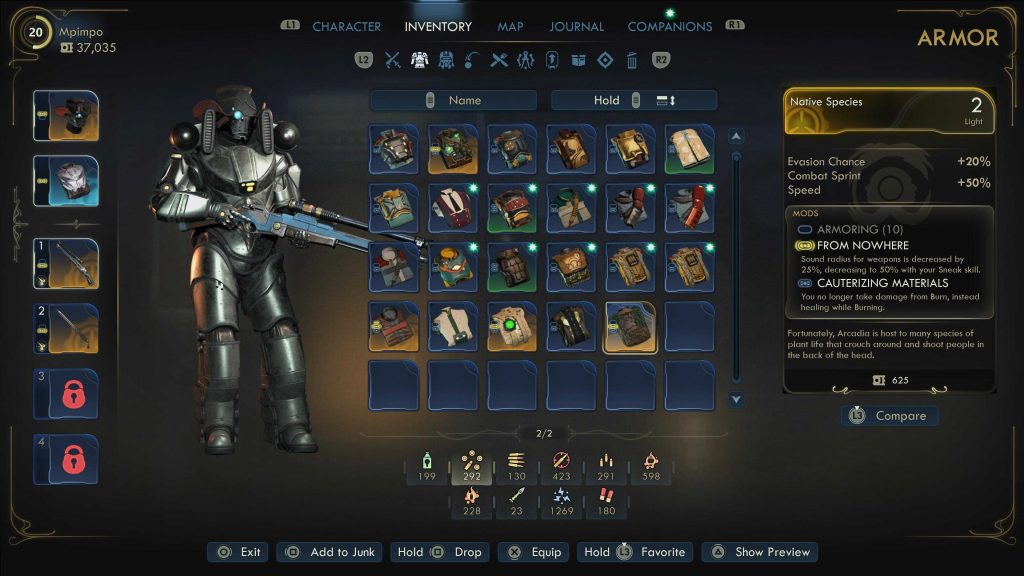This screenshot has width=1024, height=576.
Task: Select weapon slot 1 rifle
Action: pyautogui.click(x=66, y=263)
